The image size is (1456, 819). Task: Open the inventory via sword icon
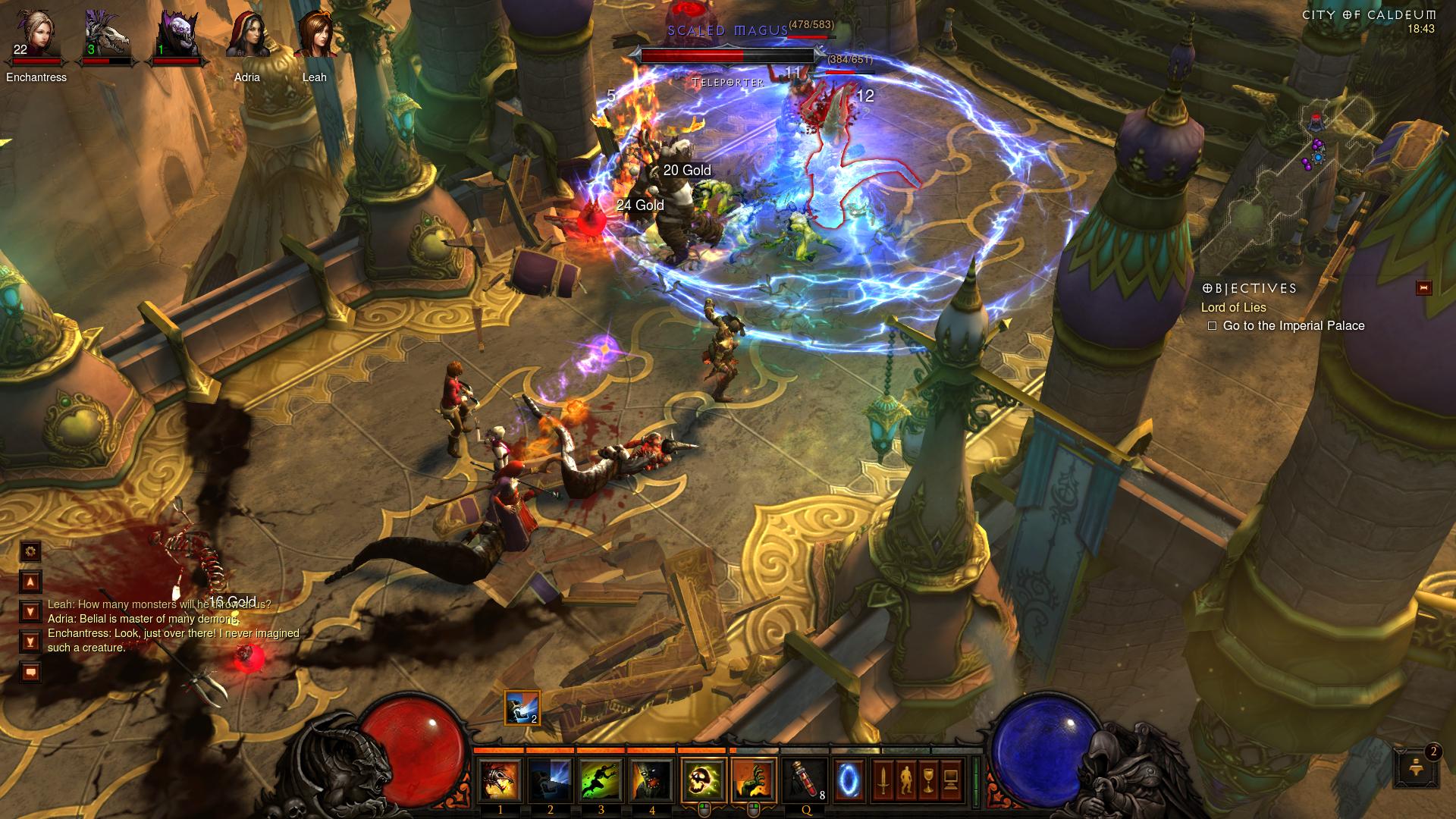[883, 780]
